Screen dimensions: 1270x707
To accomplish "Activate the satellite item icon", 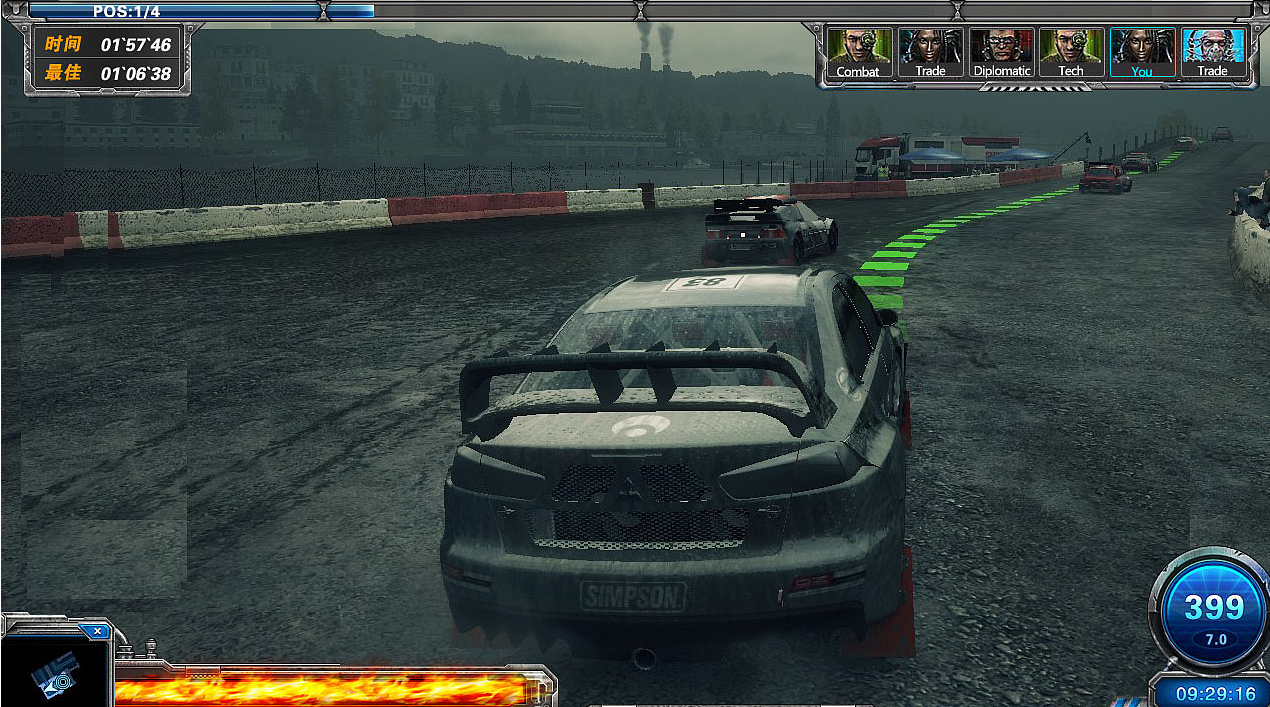I will pos(52,675).
